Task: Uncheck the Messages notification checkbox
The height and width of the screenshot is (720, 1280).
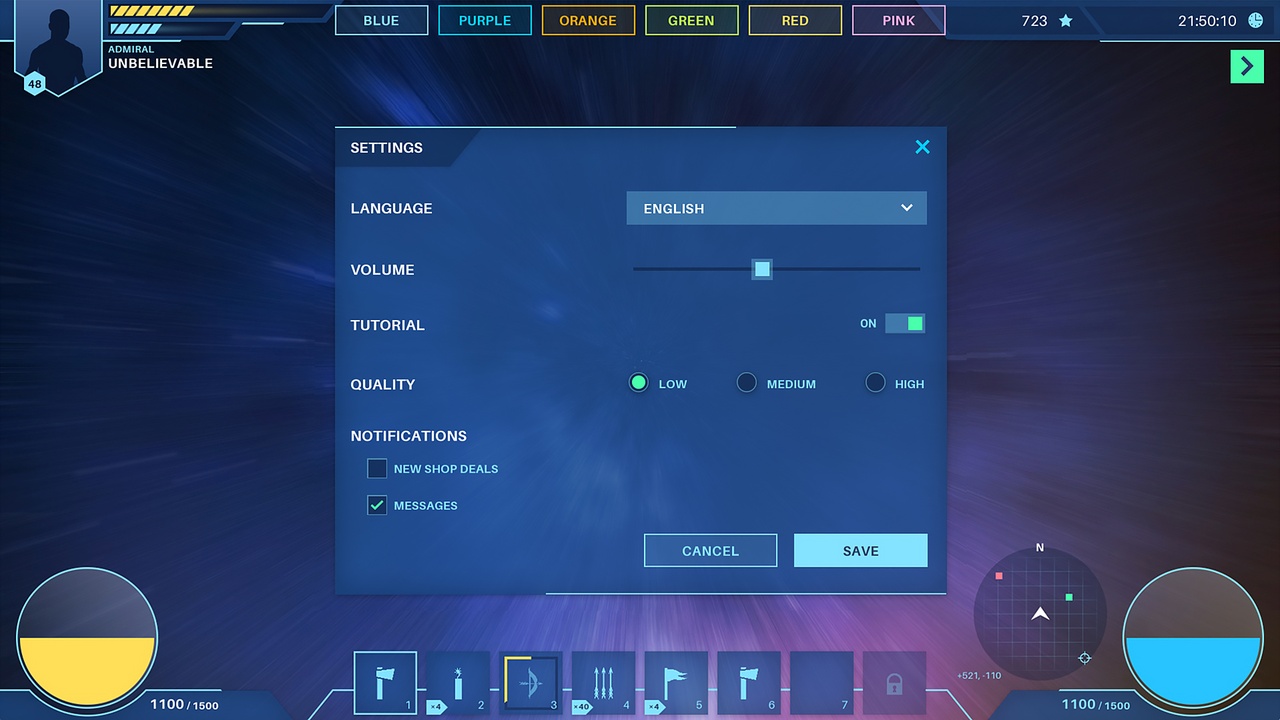Action: tap(377, 505)
